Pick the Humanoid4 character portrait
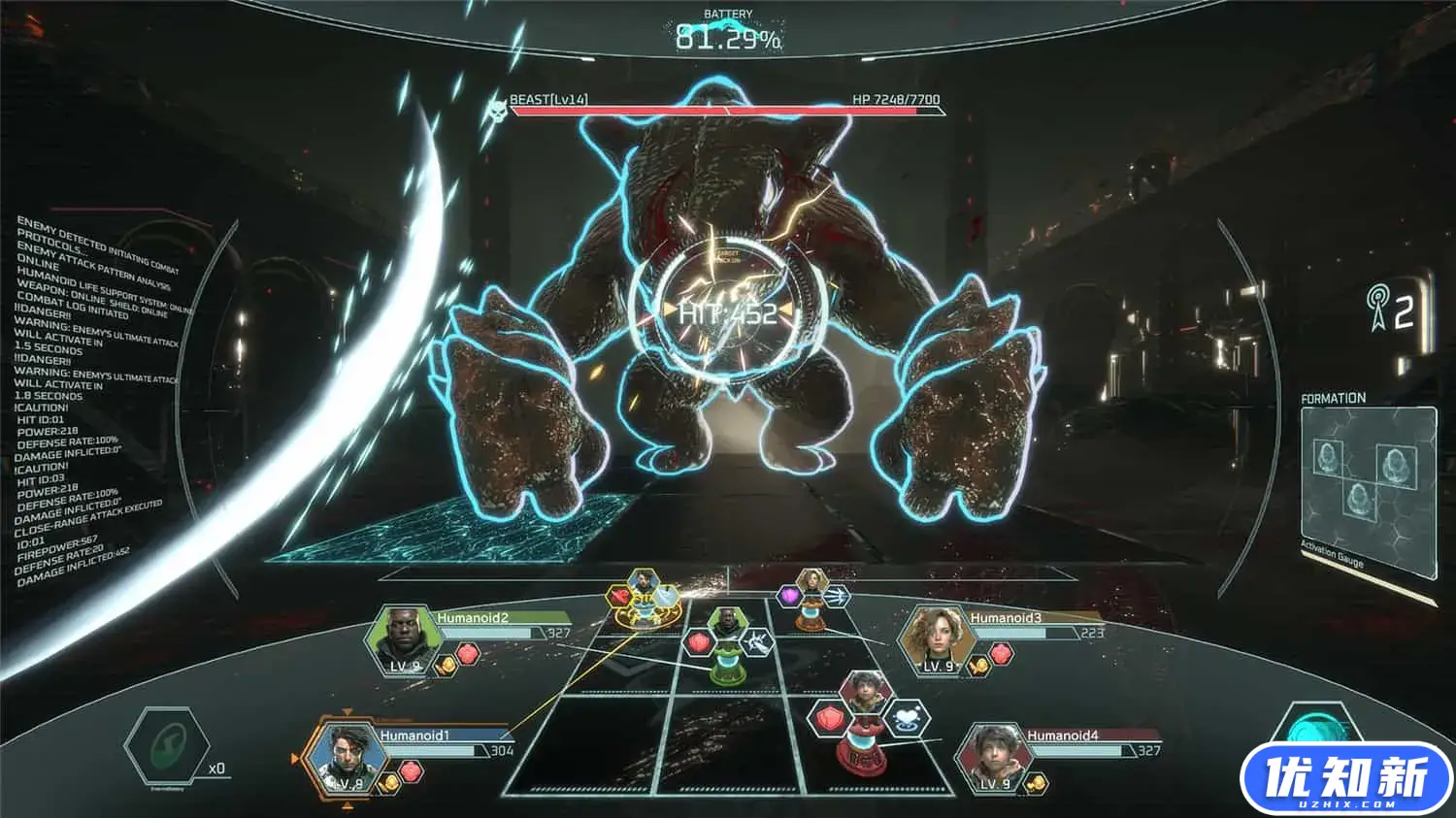Viewport: 1456px width, 818px height. click(x=990, y=757)
